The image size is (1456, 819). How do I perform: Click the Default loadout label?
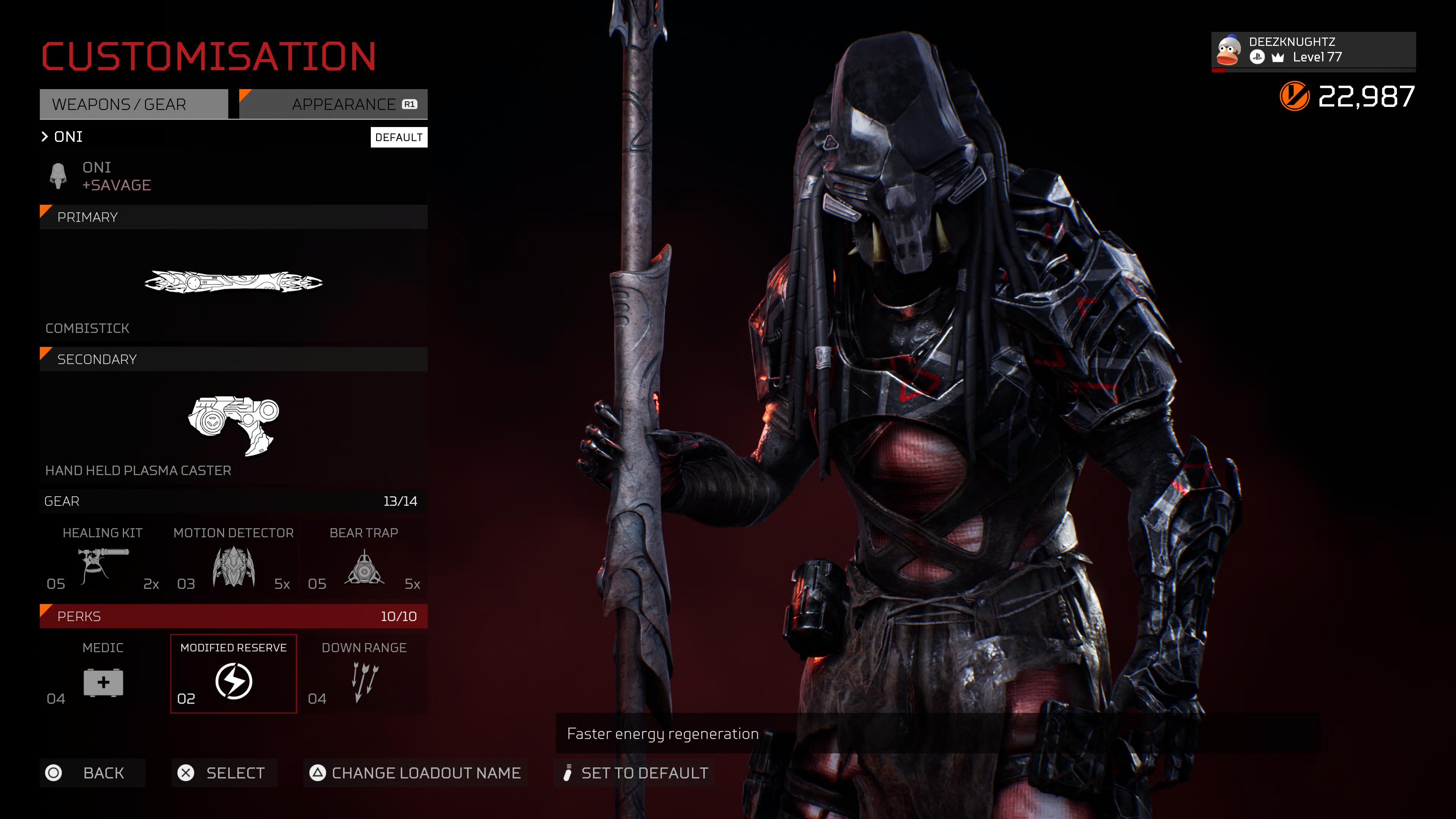pyautogui.click(x=399, y=137)
